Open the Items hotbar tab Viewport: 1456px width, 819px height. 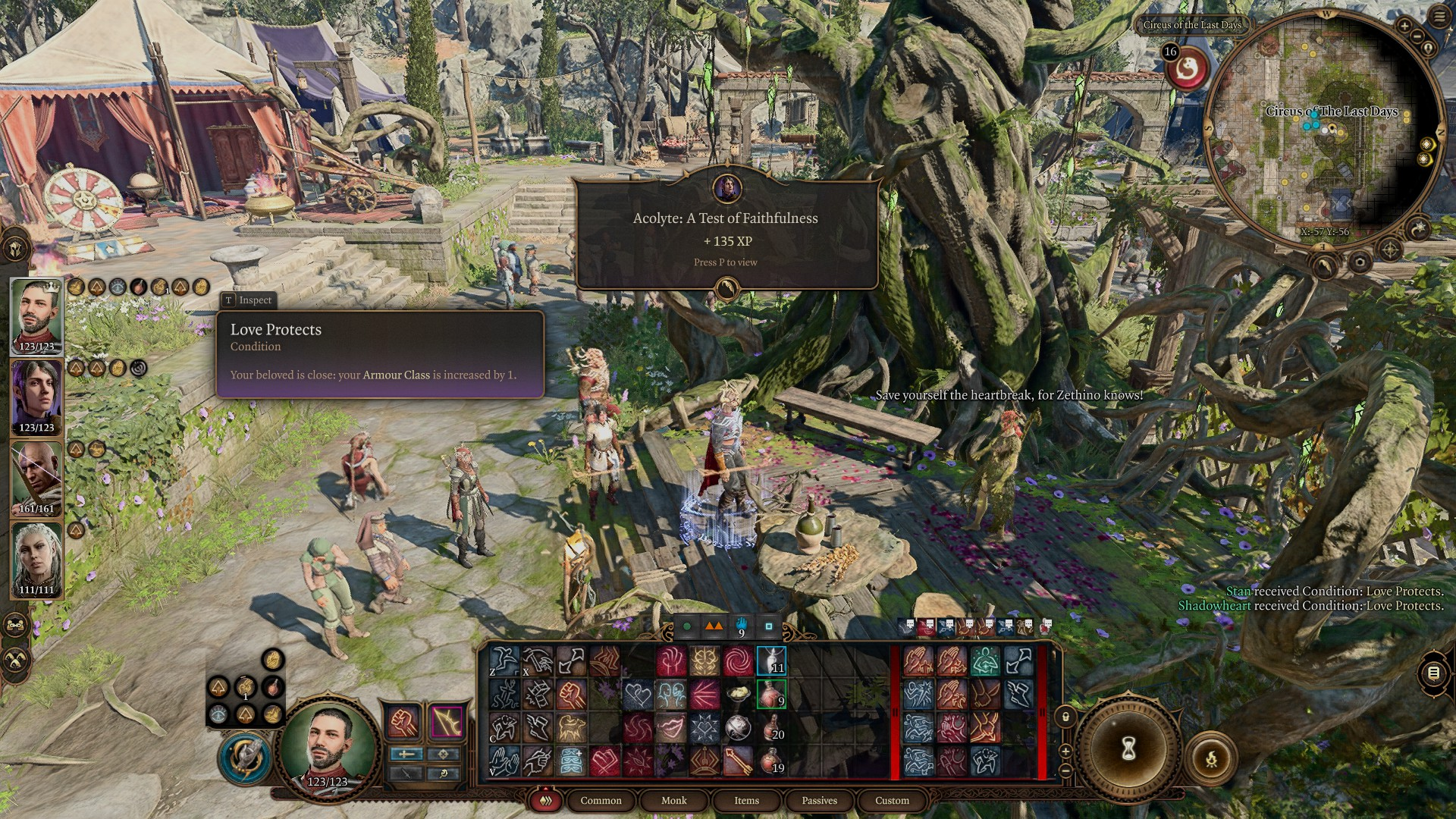[x=746, y=800]
